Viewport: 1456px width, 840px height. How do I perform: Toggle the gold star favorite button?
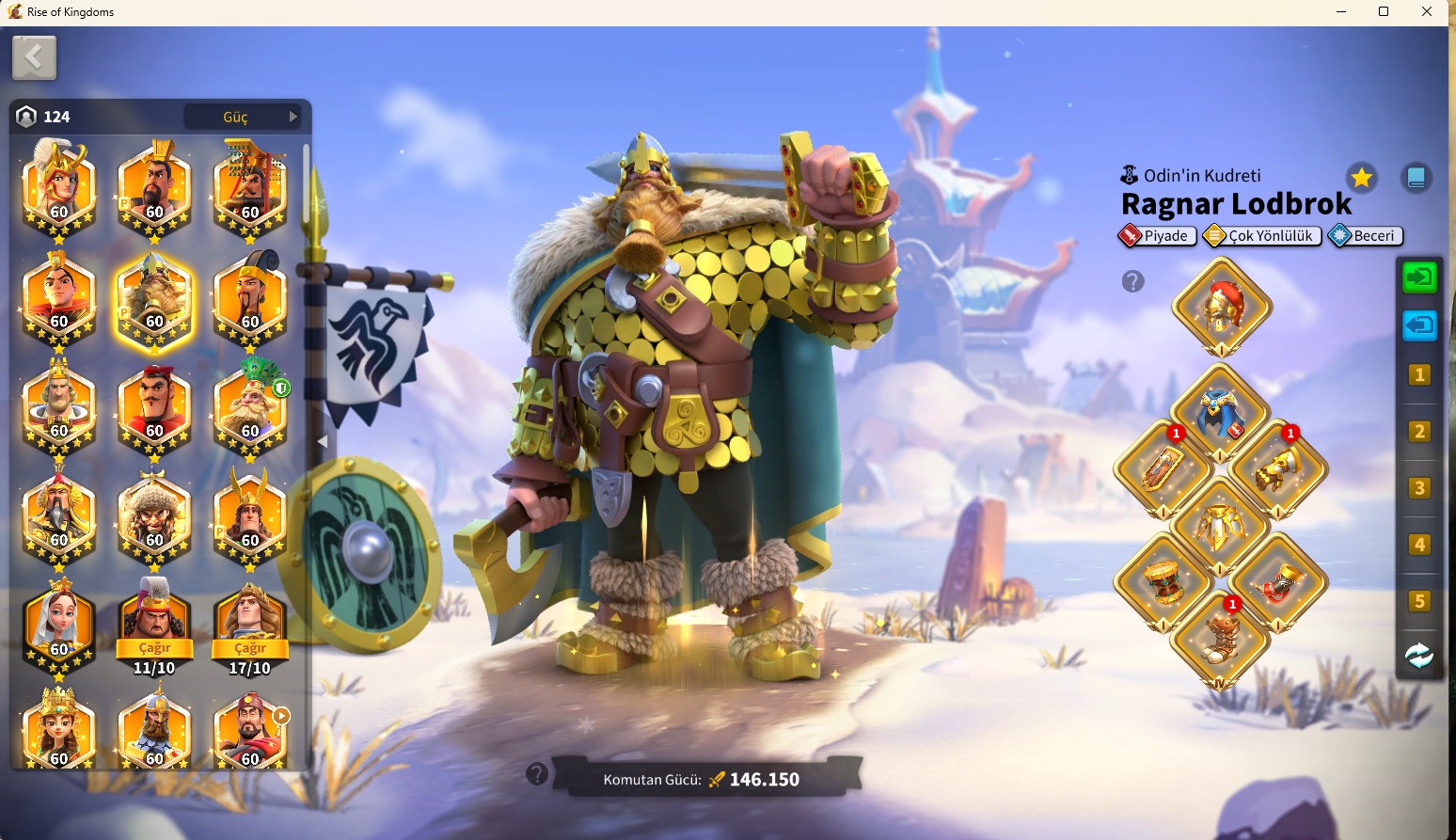pyautogui.click(x=1361, y=177)
